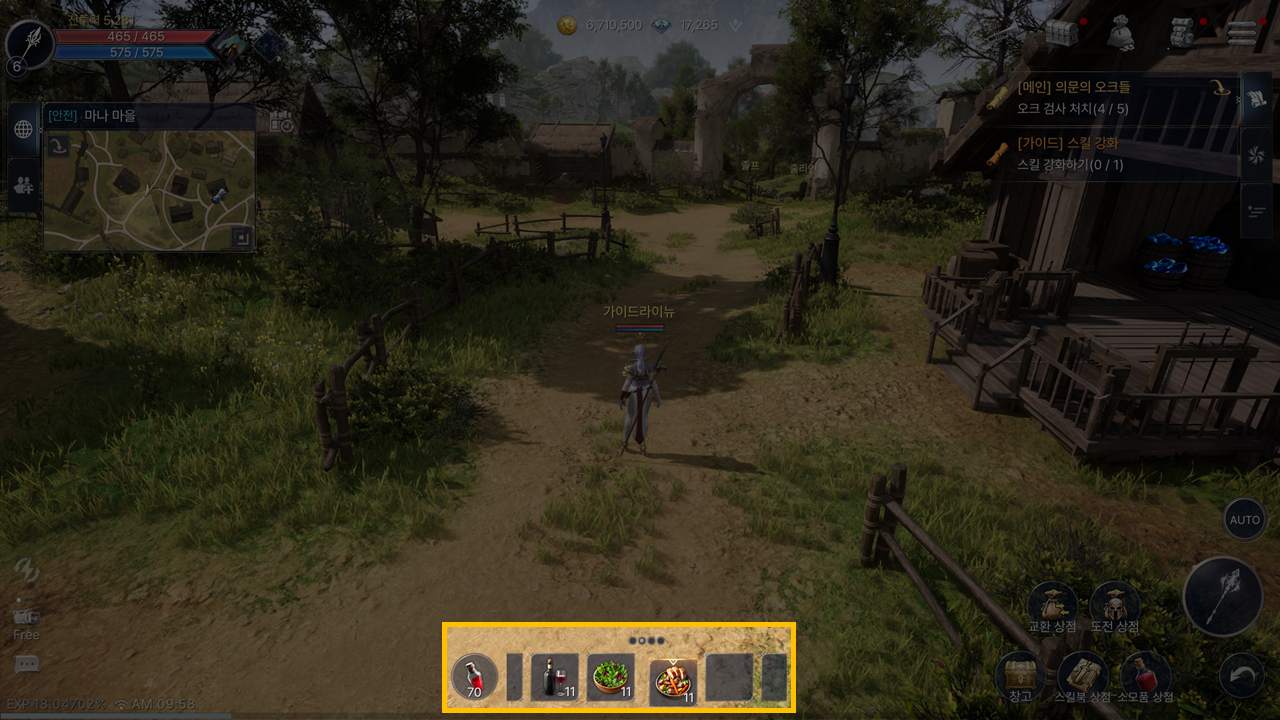Image resolution: width=1280 pixels, height=720 pixels.
Task: Toggle the AUTO battle button
Action: point(1244,520)
